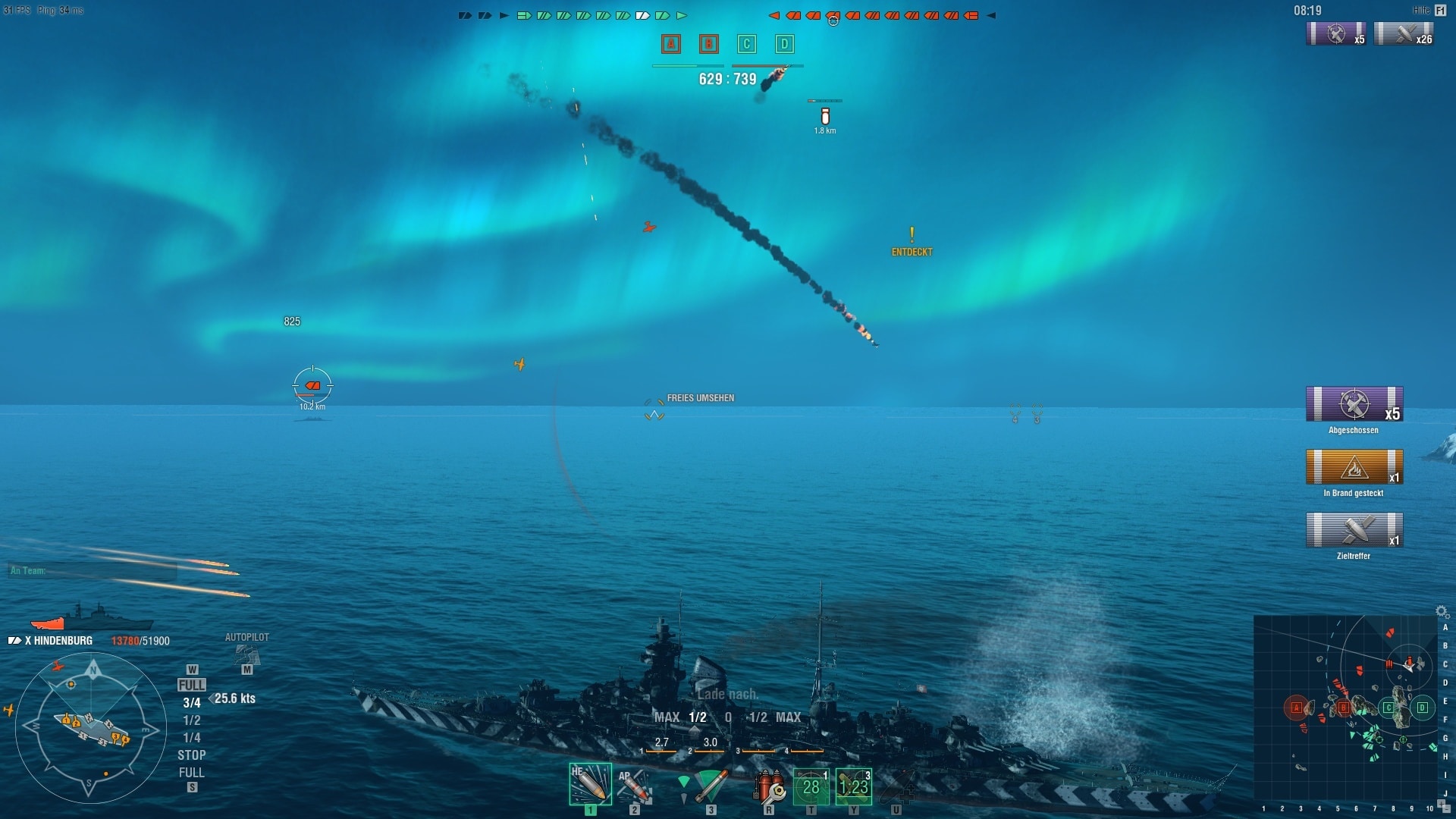Select the HE shell ammunition
This screenshot has width=1456, height=819.
(x=590, y=783)
